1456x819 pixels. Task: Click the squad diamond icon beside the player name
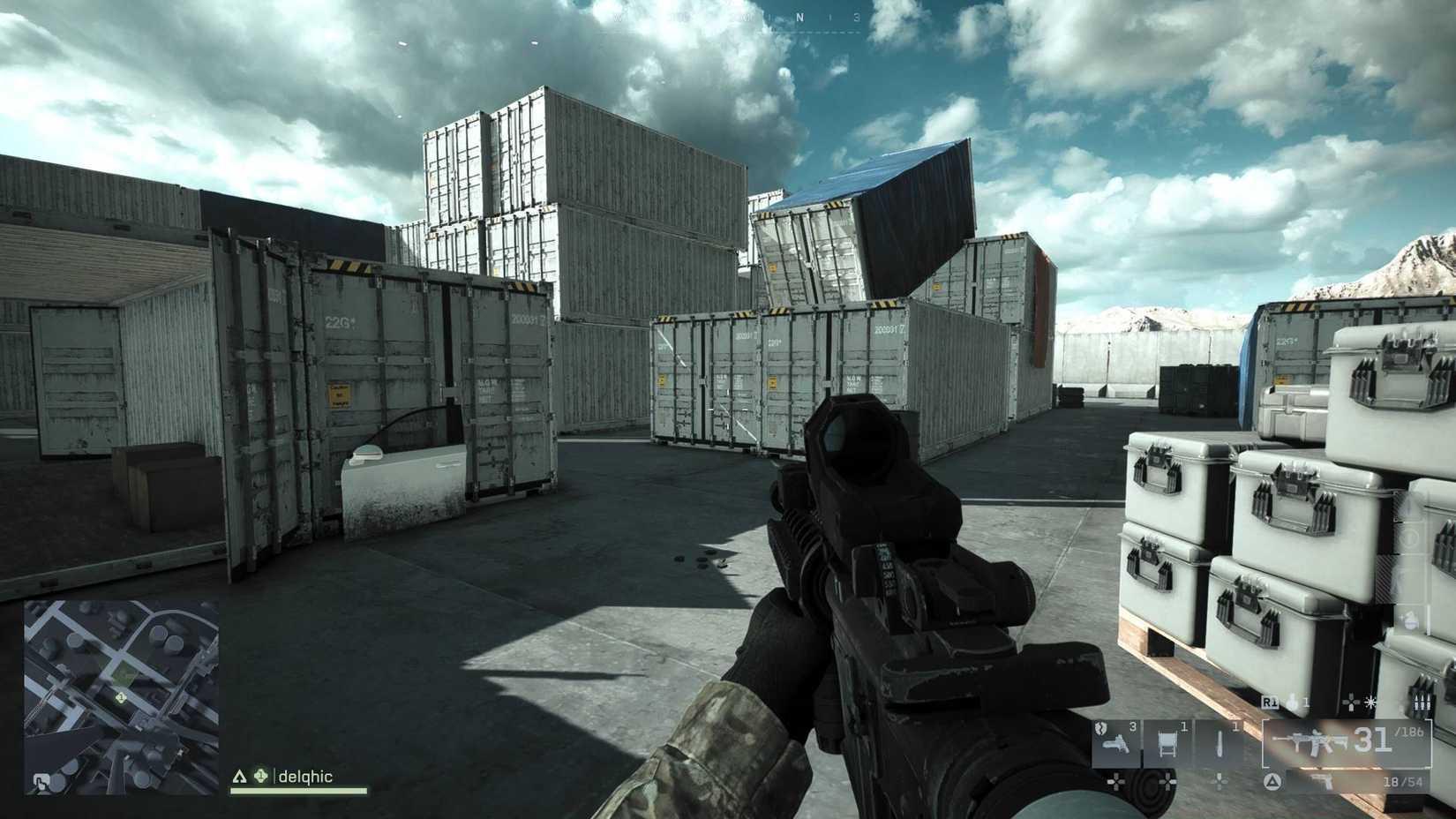coord(260,776)
